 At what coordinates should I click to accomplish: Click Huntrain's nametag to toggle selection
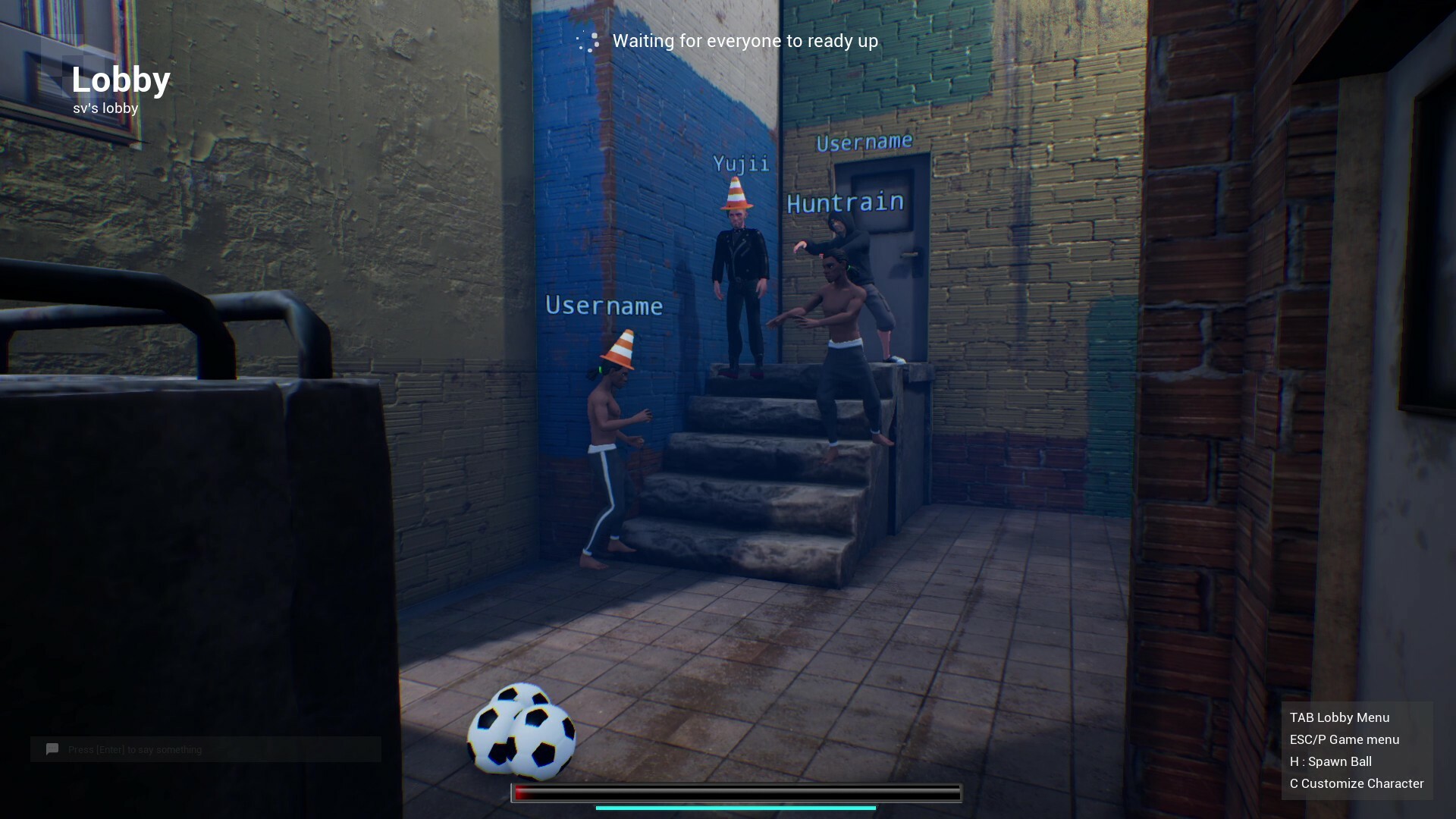coord(844,201)
